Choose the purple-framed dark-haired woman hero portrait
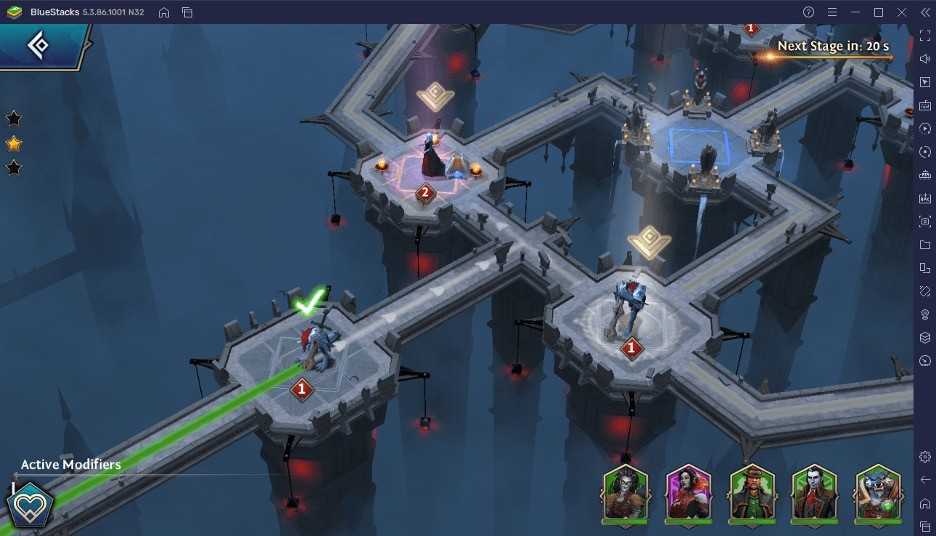This screenshot has width=936, height=536. pos(688,493)
